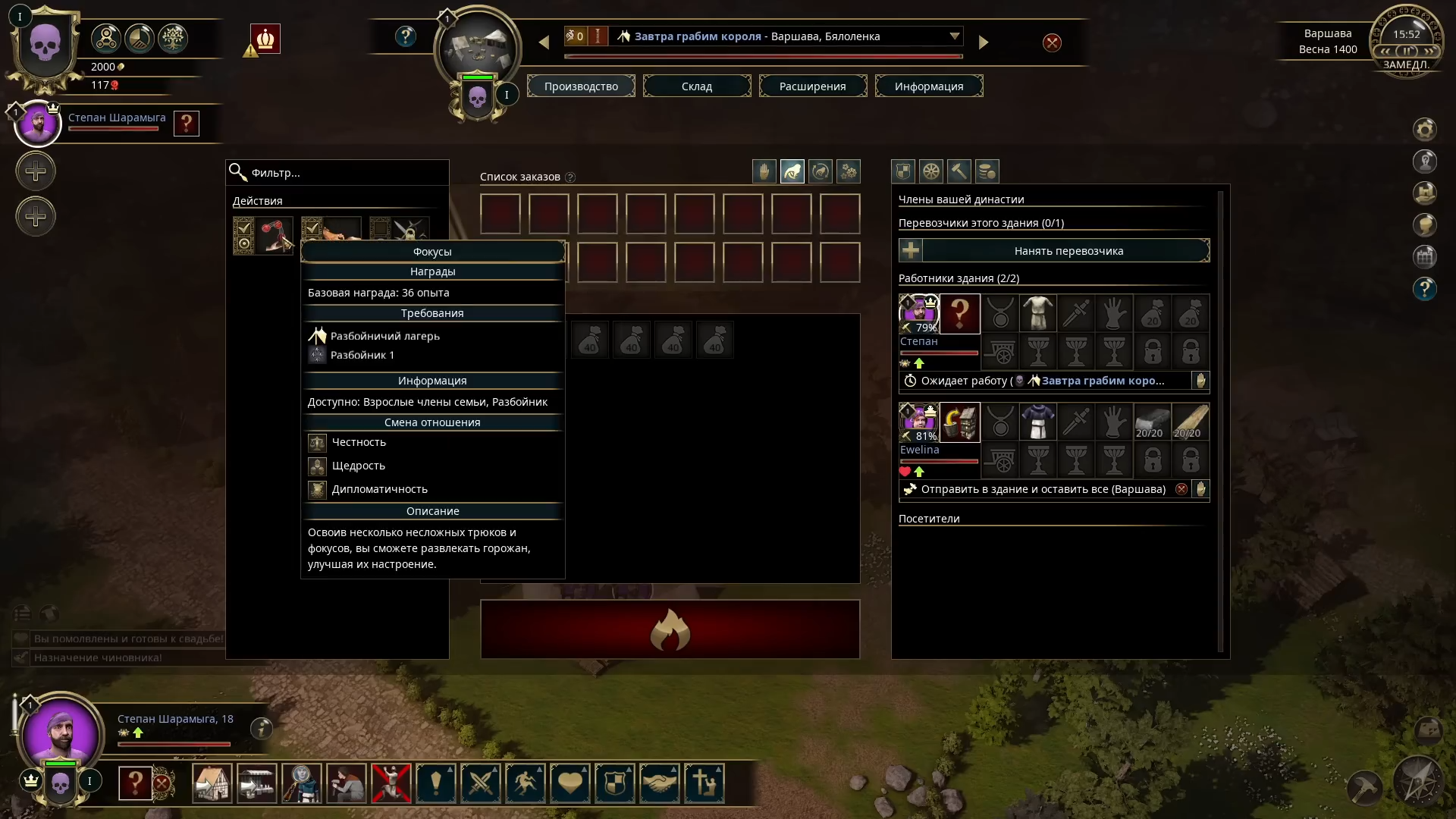Activate the crossed swords action

(481, 783)
